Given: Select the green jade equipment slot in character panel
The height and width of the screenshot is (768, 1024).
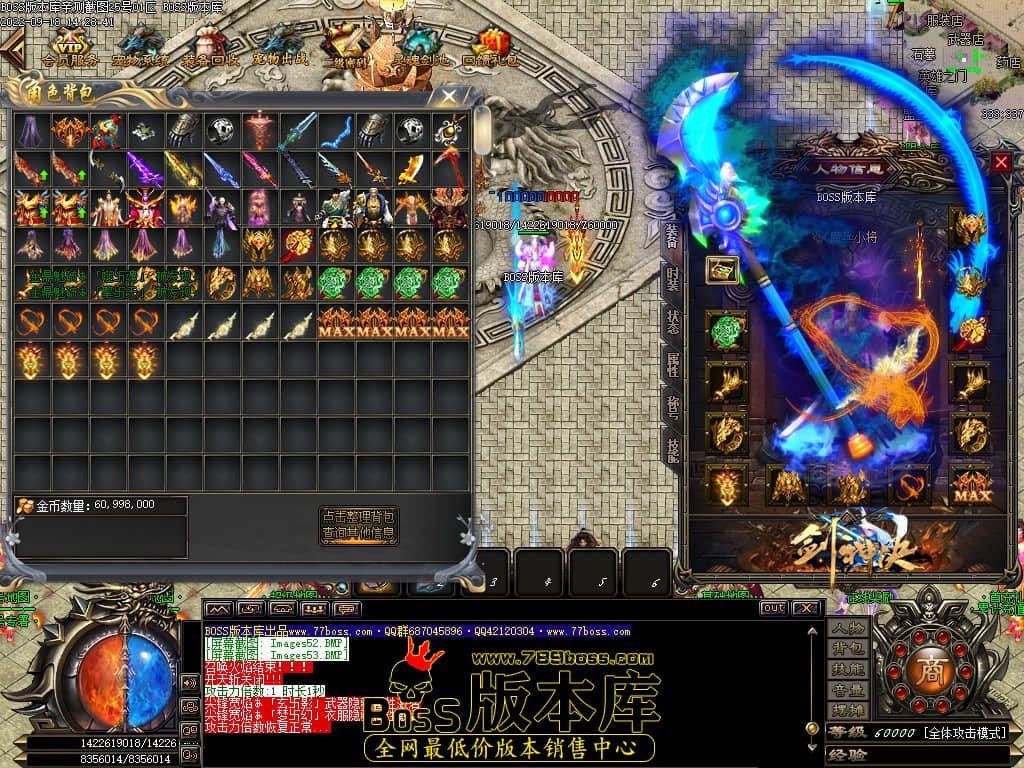Looking at the screenshot, I should tap(726, 331).
